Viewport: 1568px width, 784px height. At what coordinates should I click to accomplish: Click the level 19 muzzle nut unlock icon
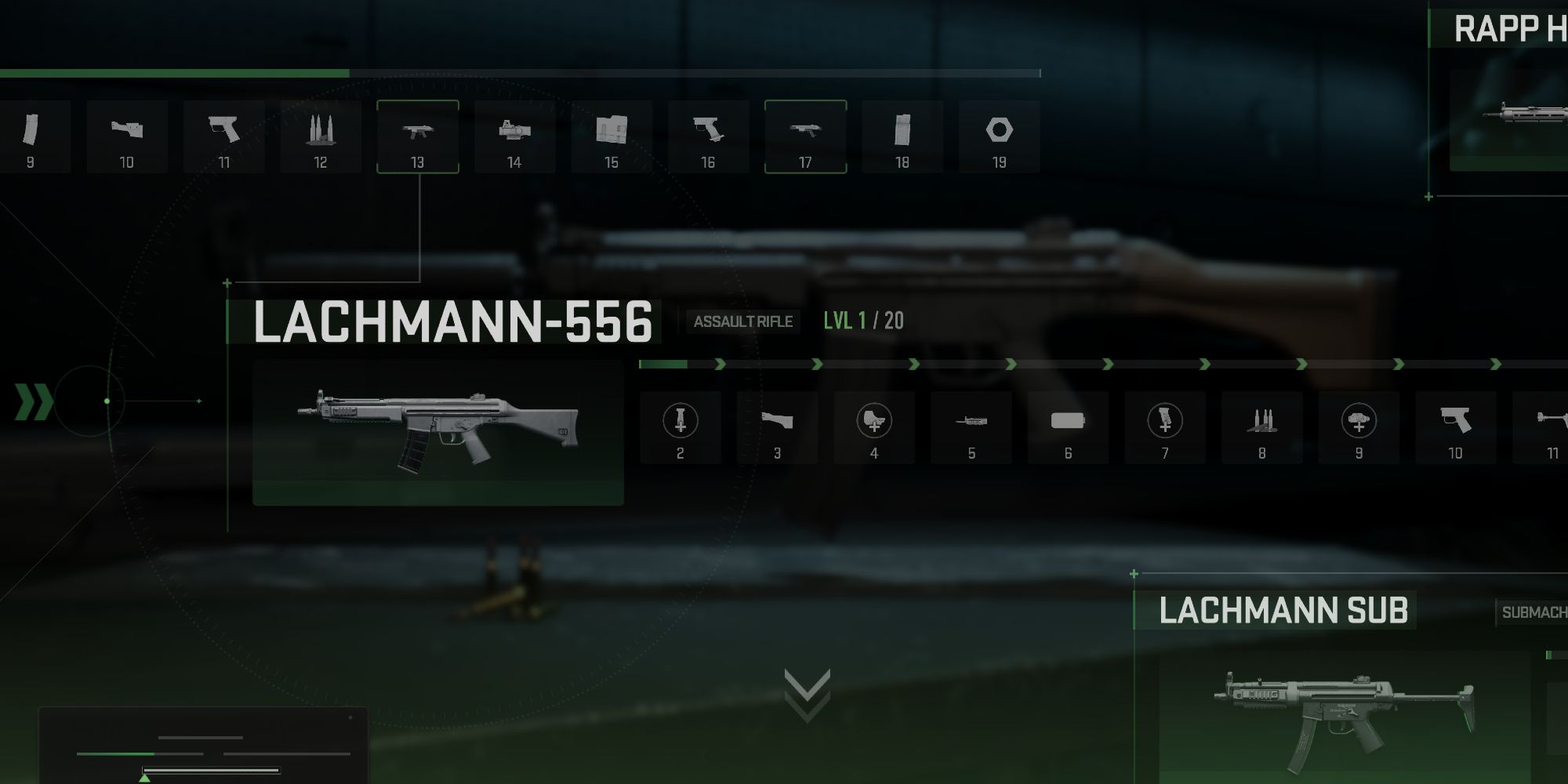1000,136
